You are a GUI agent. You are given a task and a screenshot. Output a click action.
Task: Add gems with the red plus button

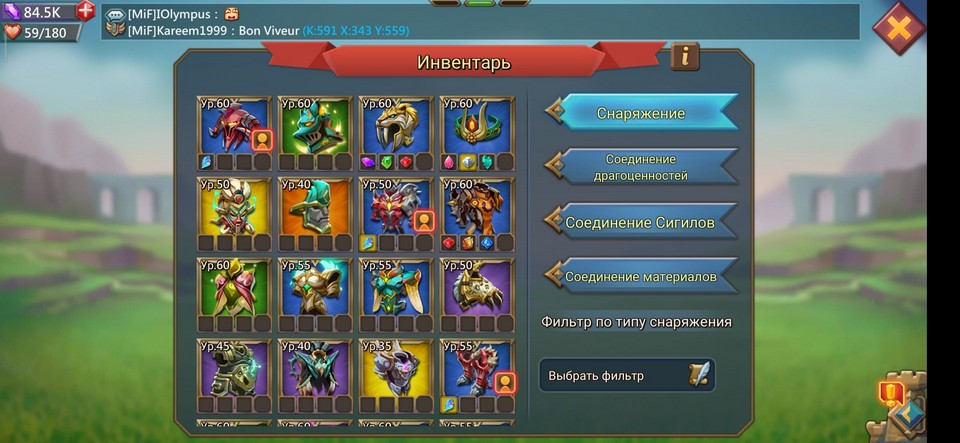tap(86, 11)
